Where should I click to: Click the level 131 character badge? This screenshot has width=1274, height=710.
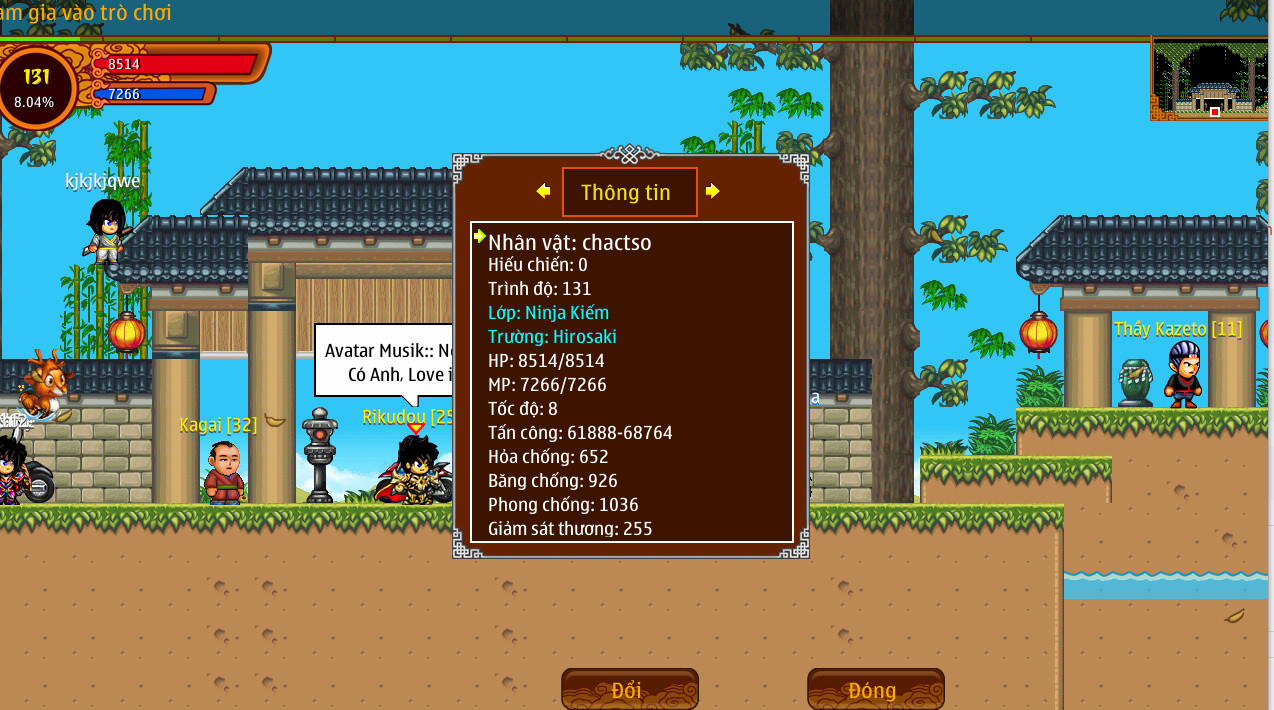point(37,87)
